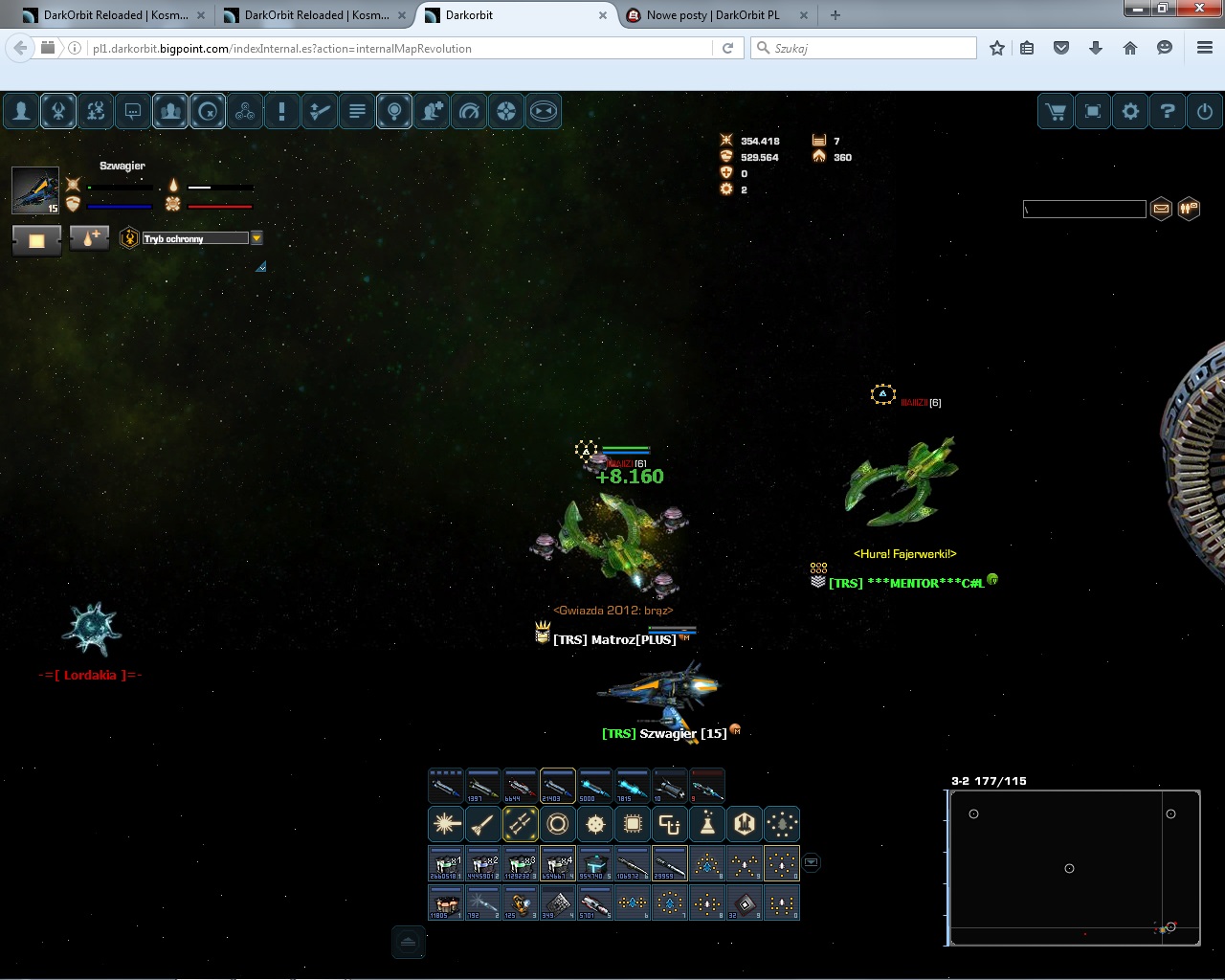
Task: Open the Tryb ochronny dropdown arrow
Action: (256, 238)
